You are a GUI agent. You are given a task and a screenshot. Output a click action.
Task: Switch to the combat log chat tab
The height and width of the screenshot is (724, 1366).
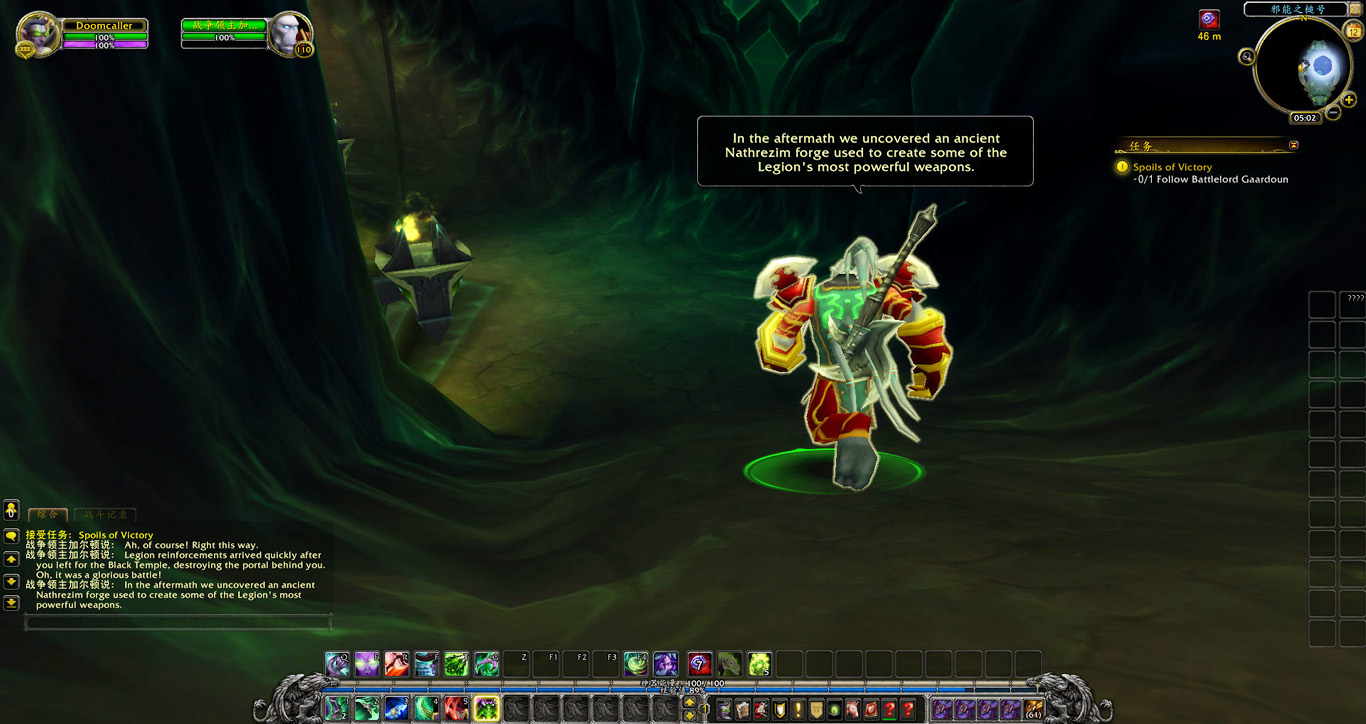(x=105, y=514)
